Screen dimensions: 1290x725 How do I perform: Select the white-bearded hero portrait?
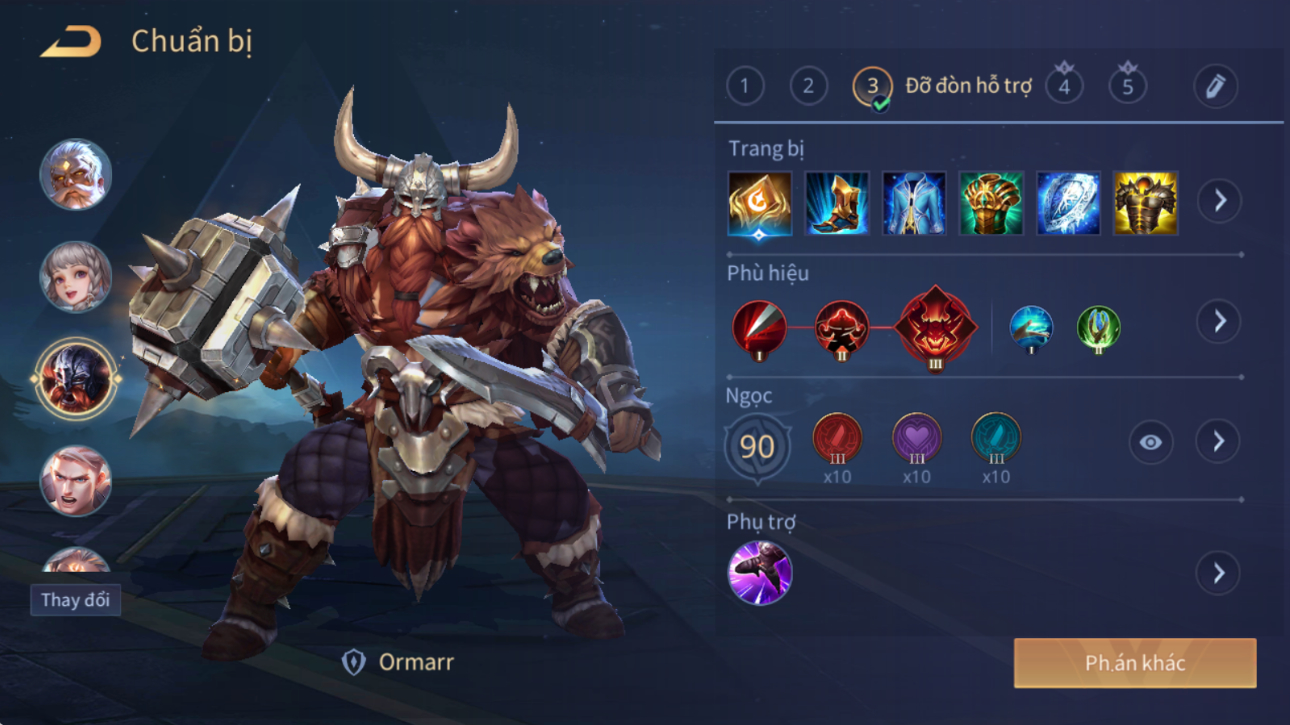point(75,175)
